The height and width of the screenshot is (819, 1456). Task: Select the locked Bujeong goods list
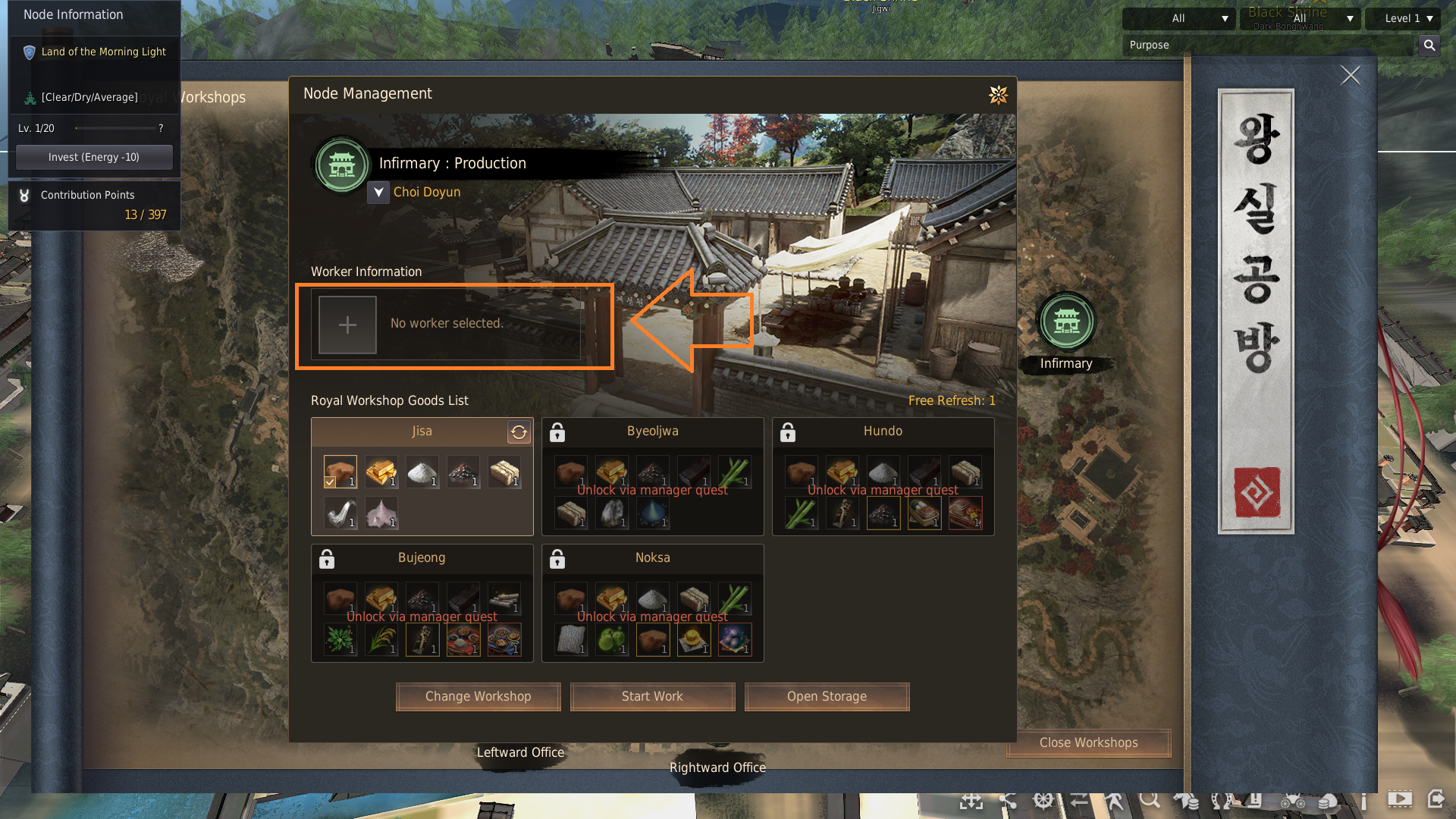(x=422, y=557)
